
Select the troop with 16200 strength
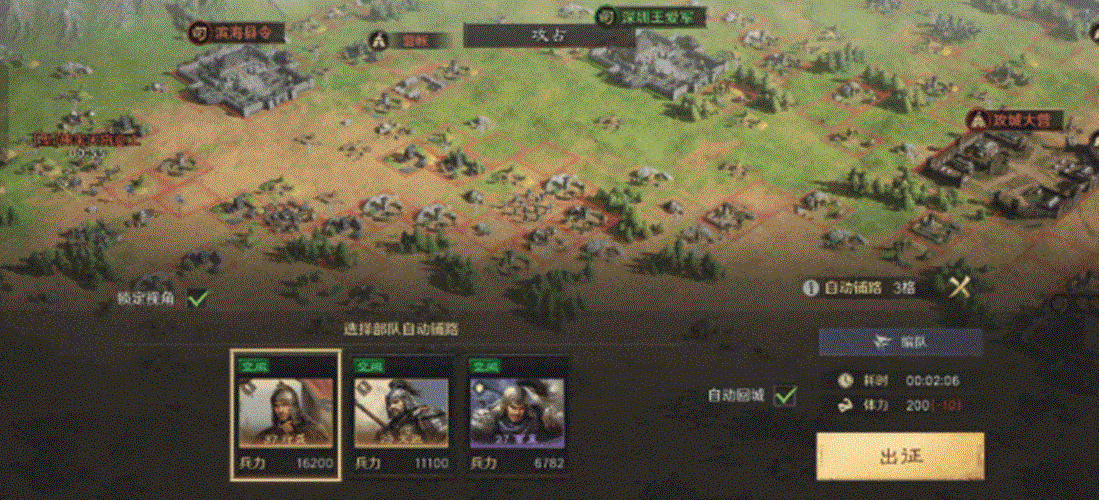(286, 412)
